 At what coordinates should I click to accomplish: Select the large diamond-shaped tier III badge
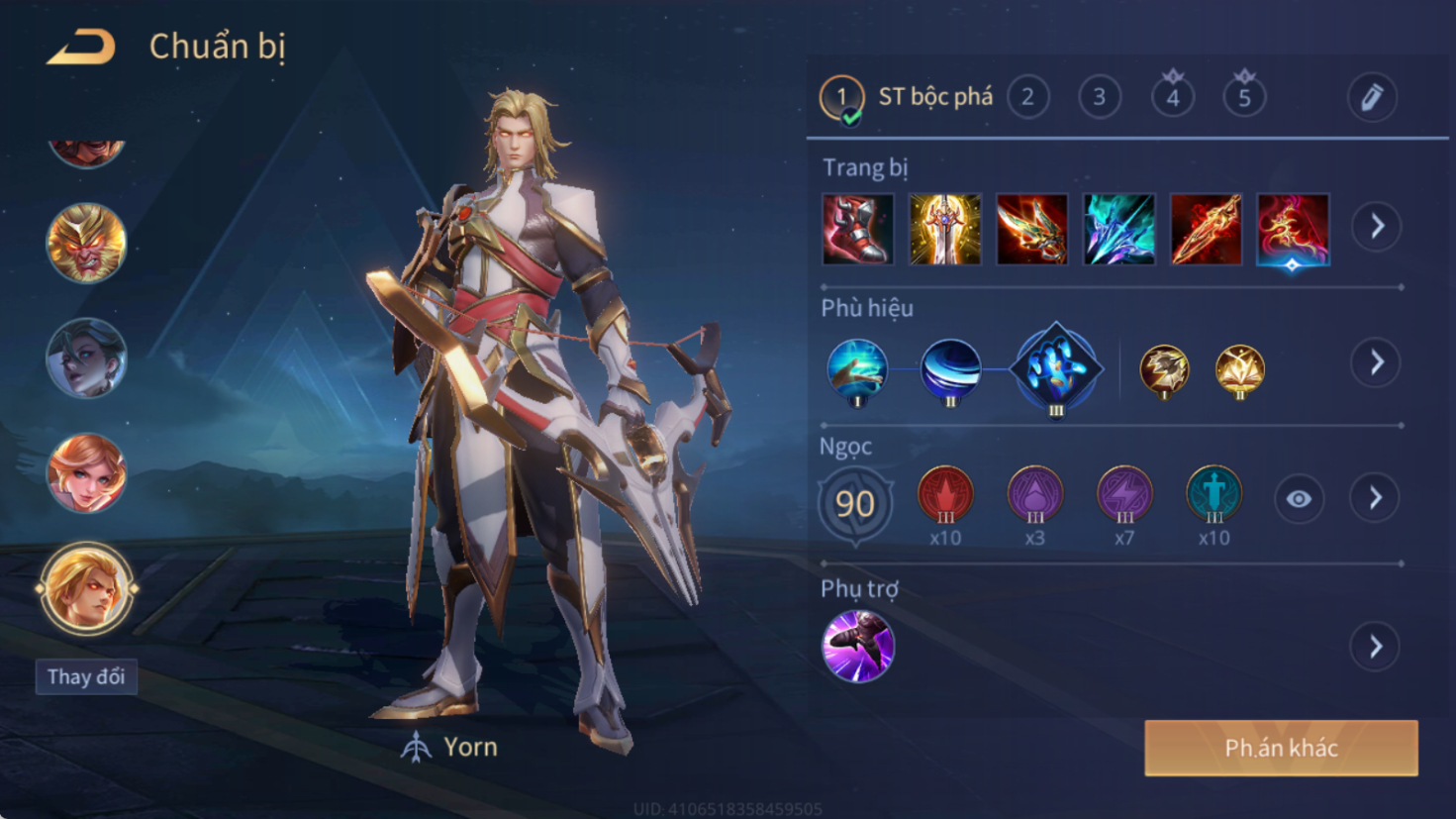point(1055,368)
